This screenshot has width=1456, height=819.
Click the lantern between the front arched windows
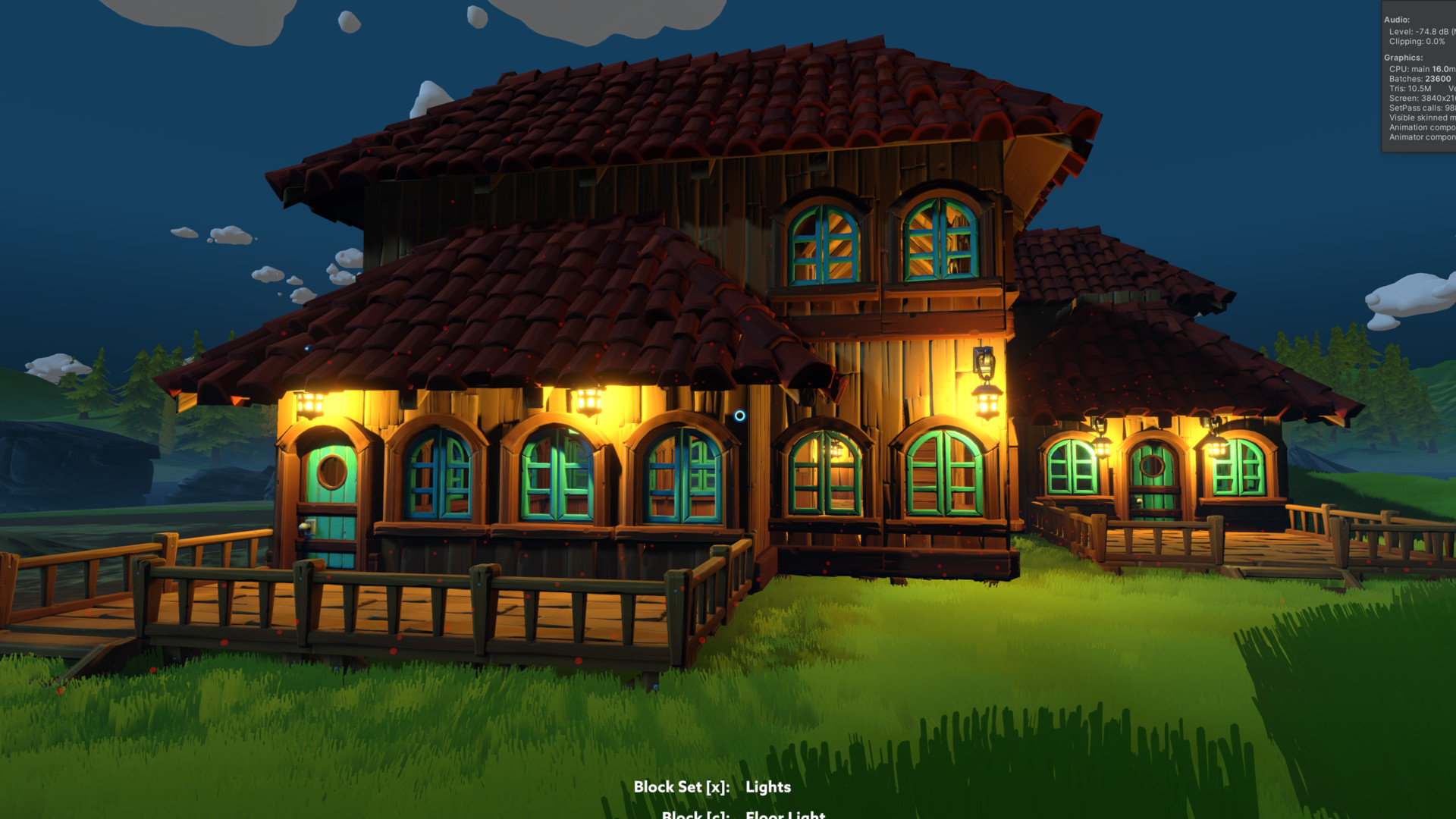pyautogui.click(x=588, y=398)
